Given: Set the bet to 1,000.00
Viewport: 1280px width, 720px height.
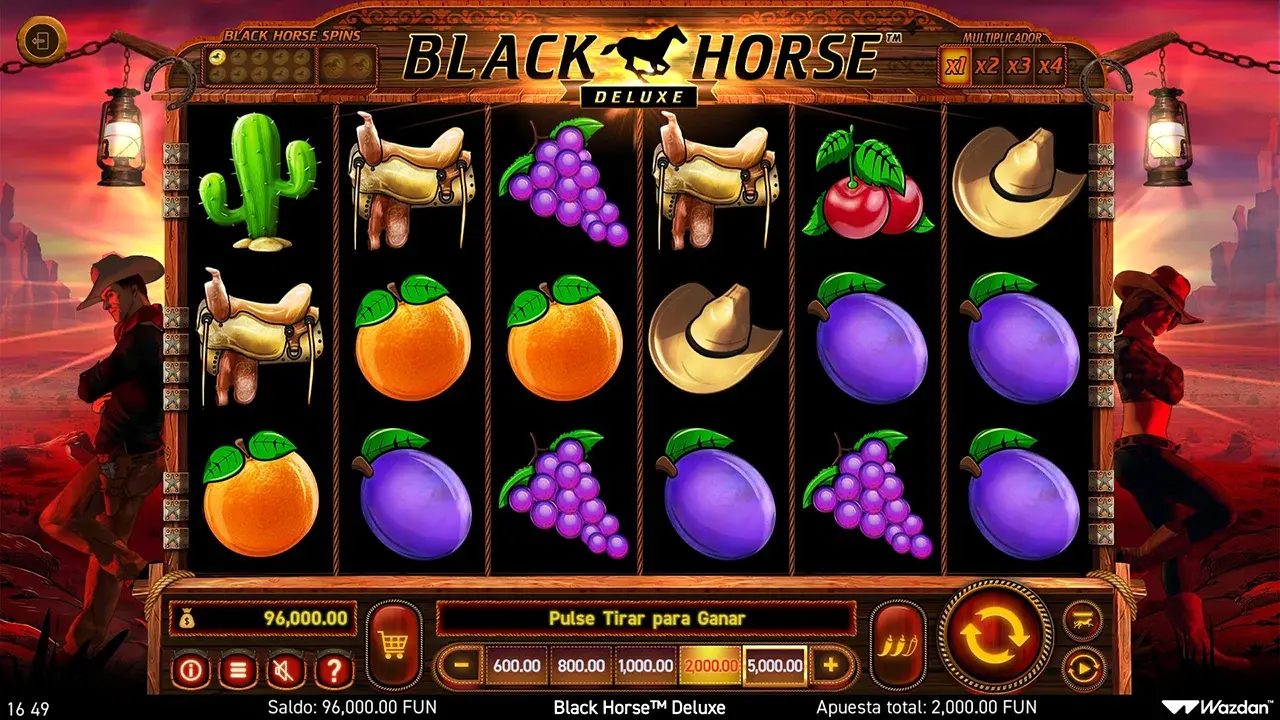Looking at the screenshot, I should click(x=645, y=665).
